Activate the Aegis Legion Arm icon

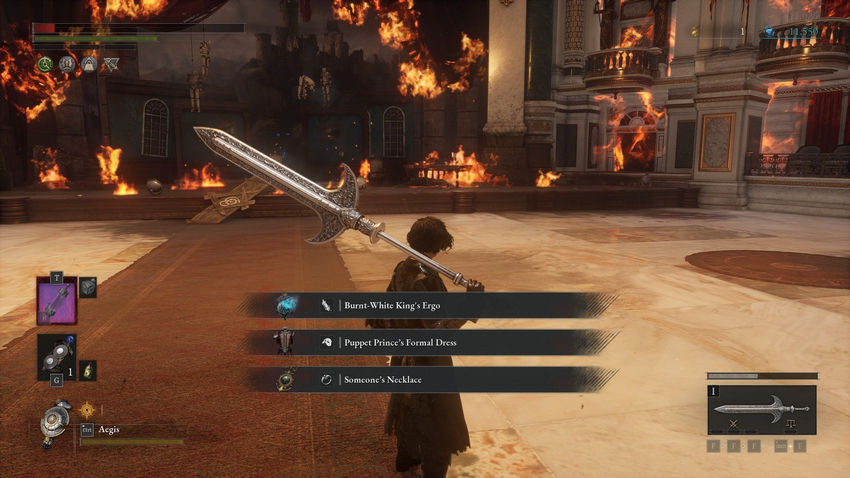pos(56,422)
